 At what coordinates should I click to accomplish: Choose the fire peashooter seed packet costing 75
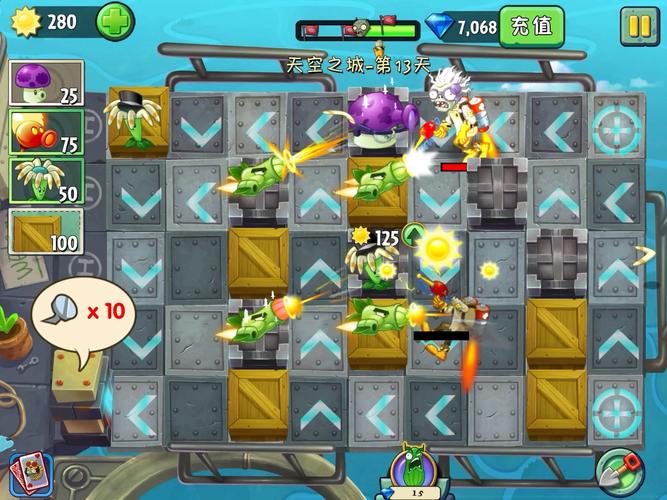tap(46, 132)
